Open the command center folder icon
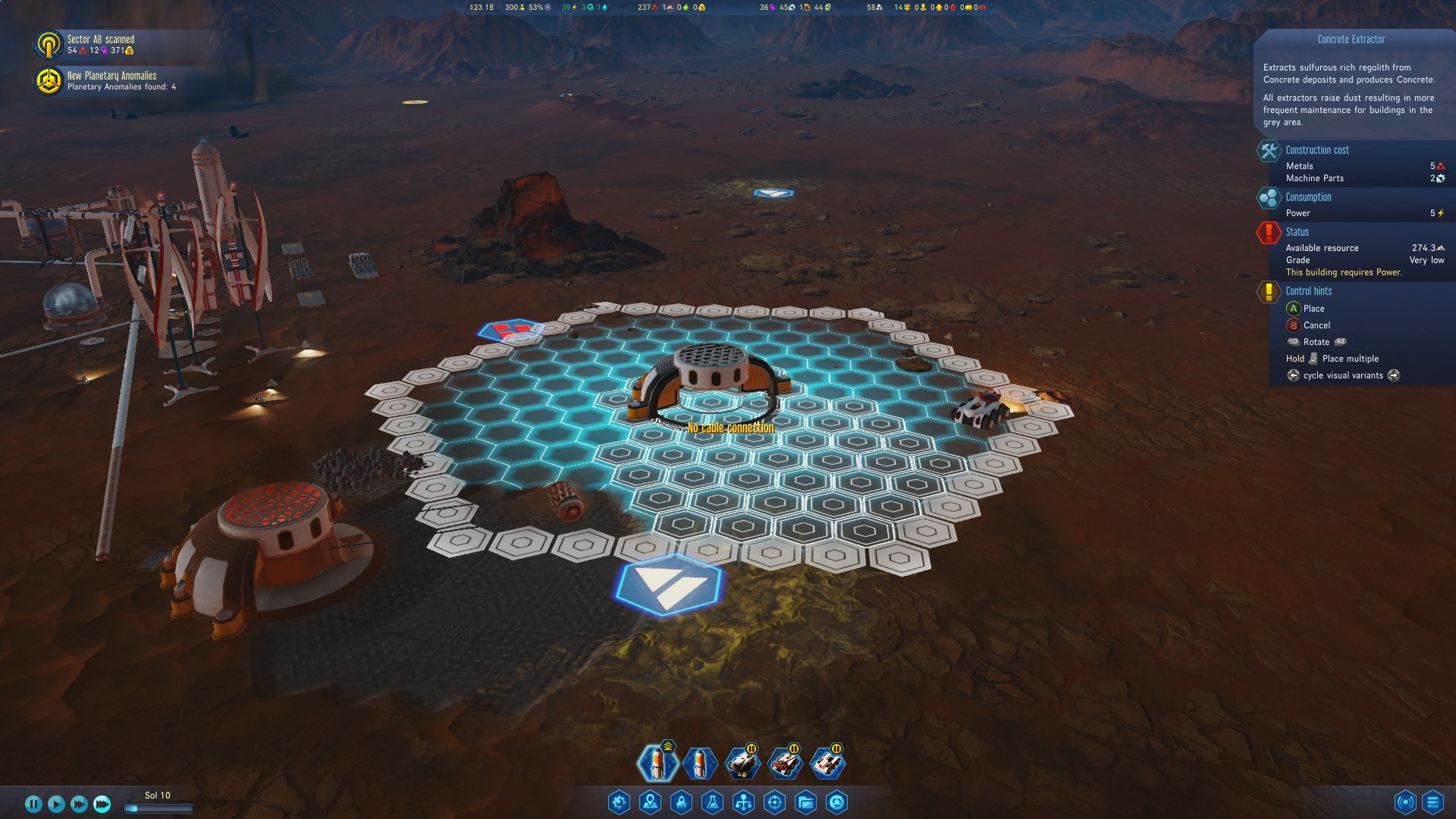The image size is (1456, 819). pos(805,802)
